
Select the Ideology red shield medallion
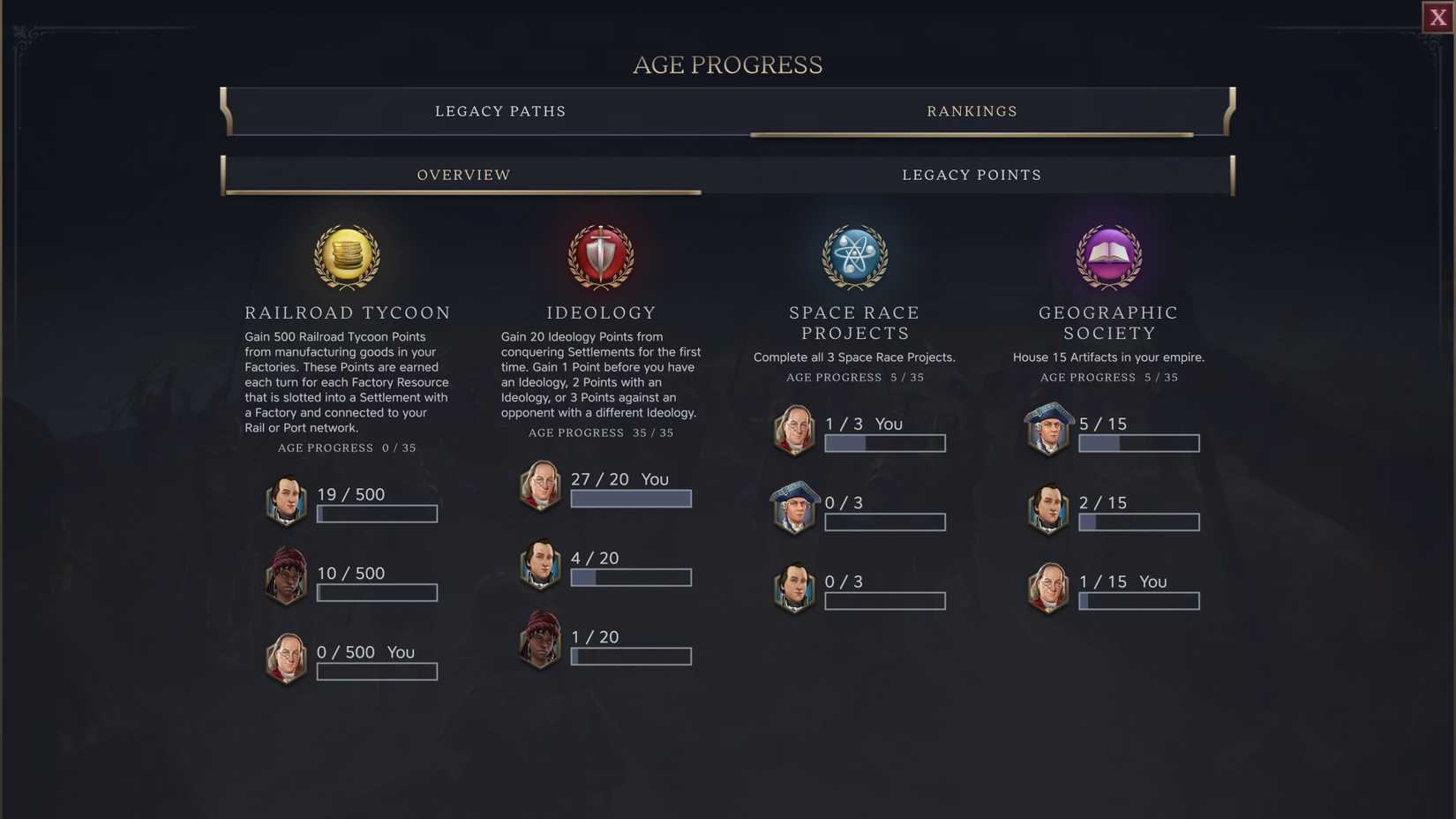601,257
